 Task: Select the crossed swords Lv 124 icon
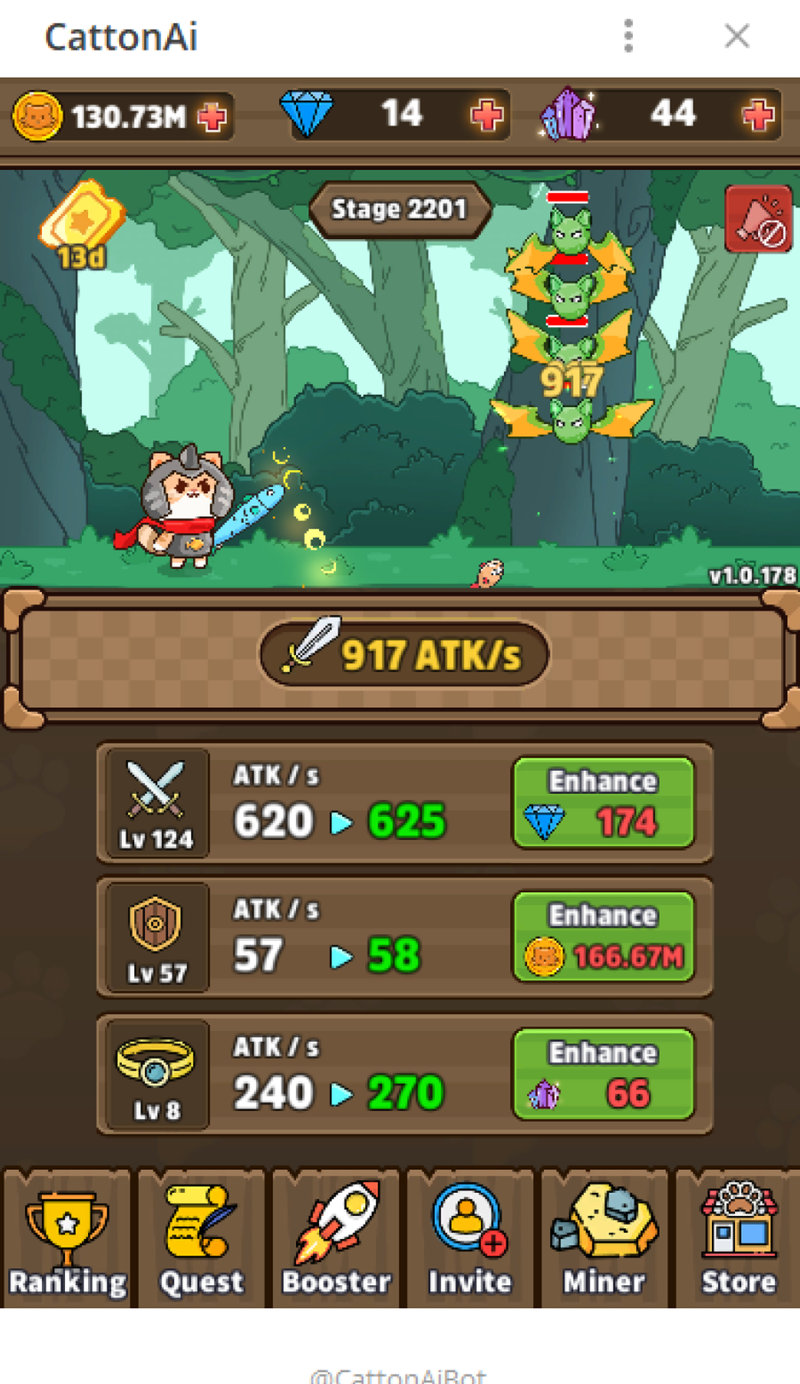coord(155,803)
